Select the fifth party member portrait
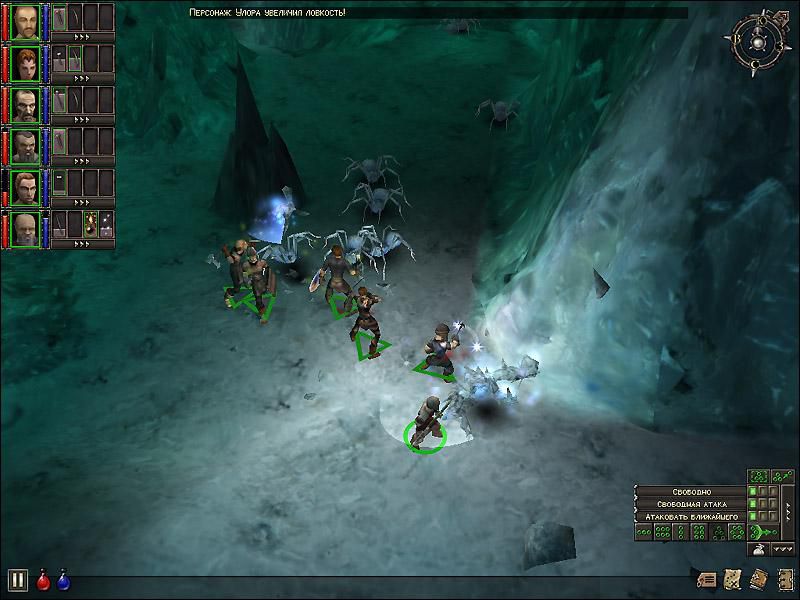The height and width of the screenshot is (600, 800). (25, 186)
